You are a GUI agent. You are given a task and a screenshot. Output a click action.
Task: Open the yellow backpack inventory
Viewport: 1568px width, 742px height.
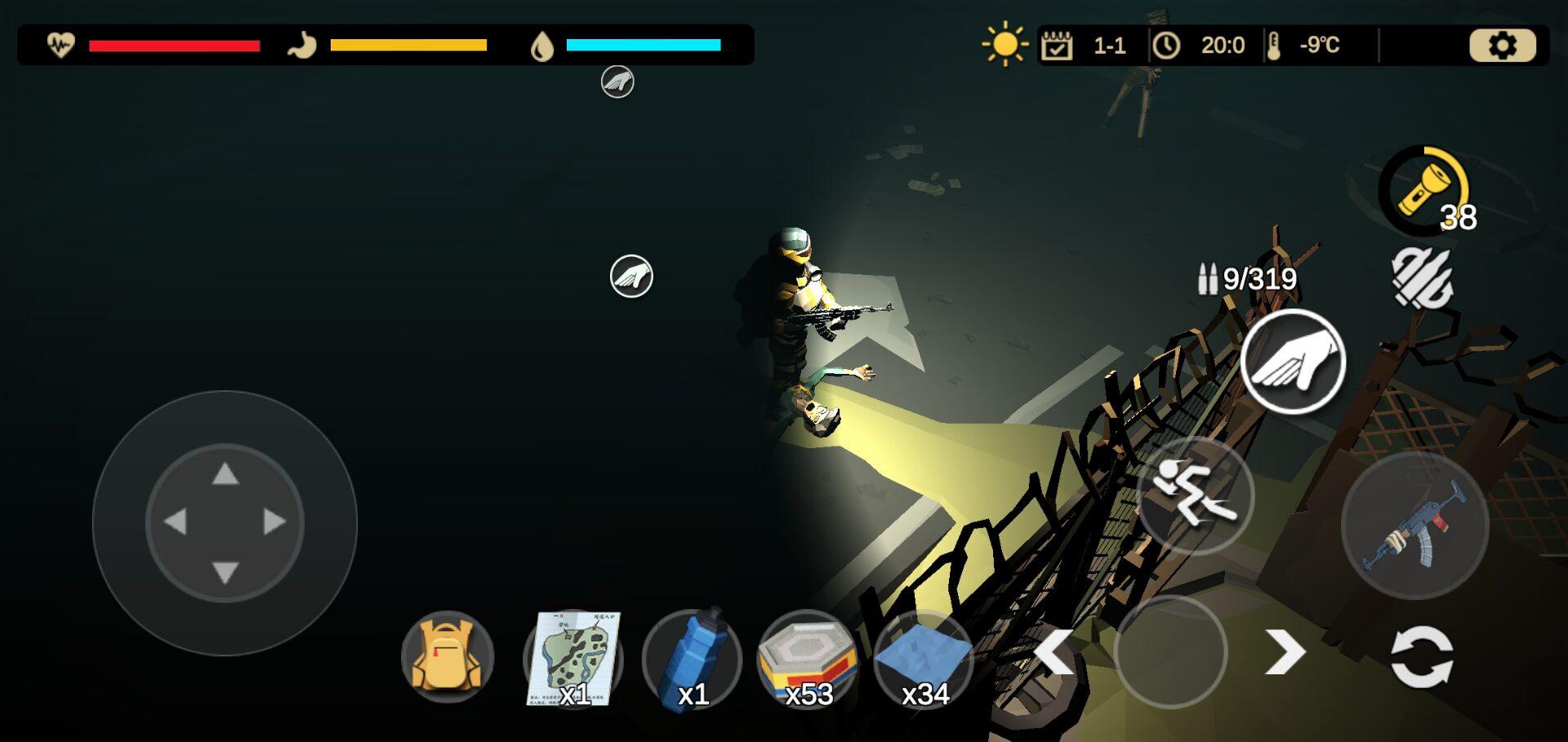click(x=447, y=657)
